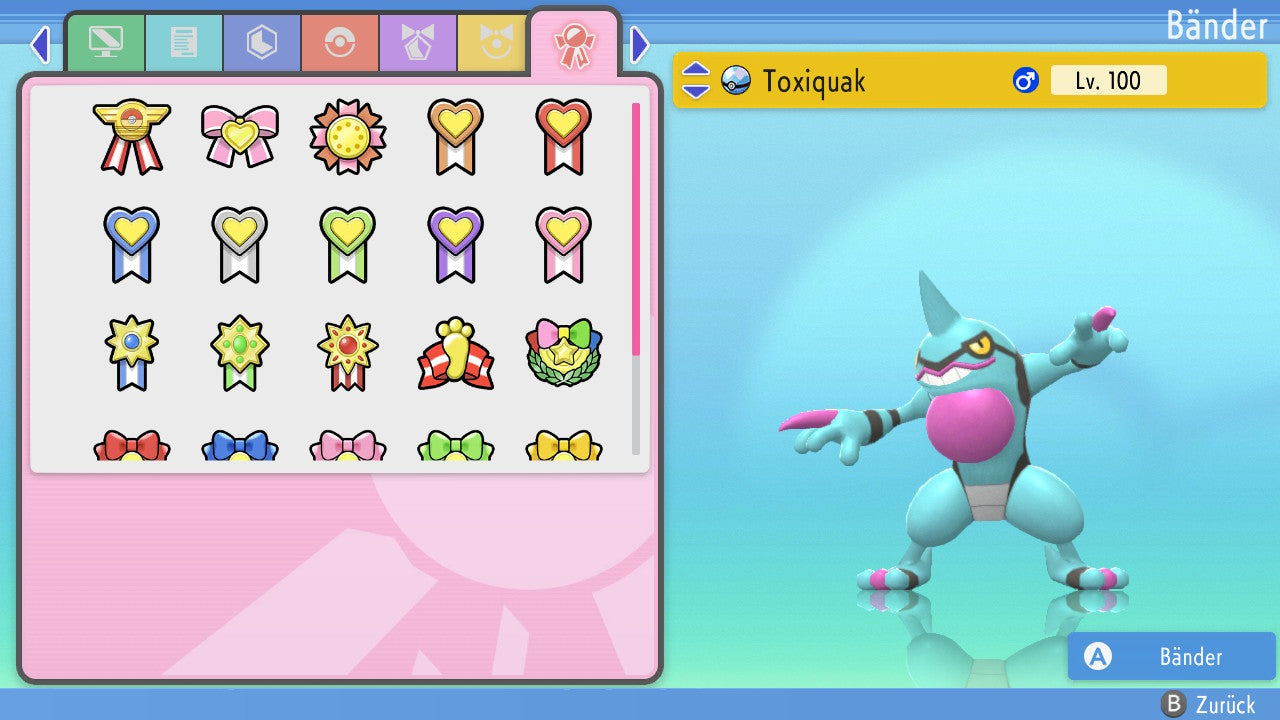The height and width of the screenshot is (720, 1280).
Task: Select the gold winged champion ribbon
Action: point(132,135)
